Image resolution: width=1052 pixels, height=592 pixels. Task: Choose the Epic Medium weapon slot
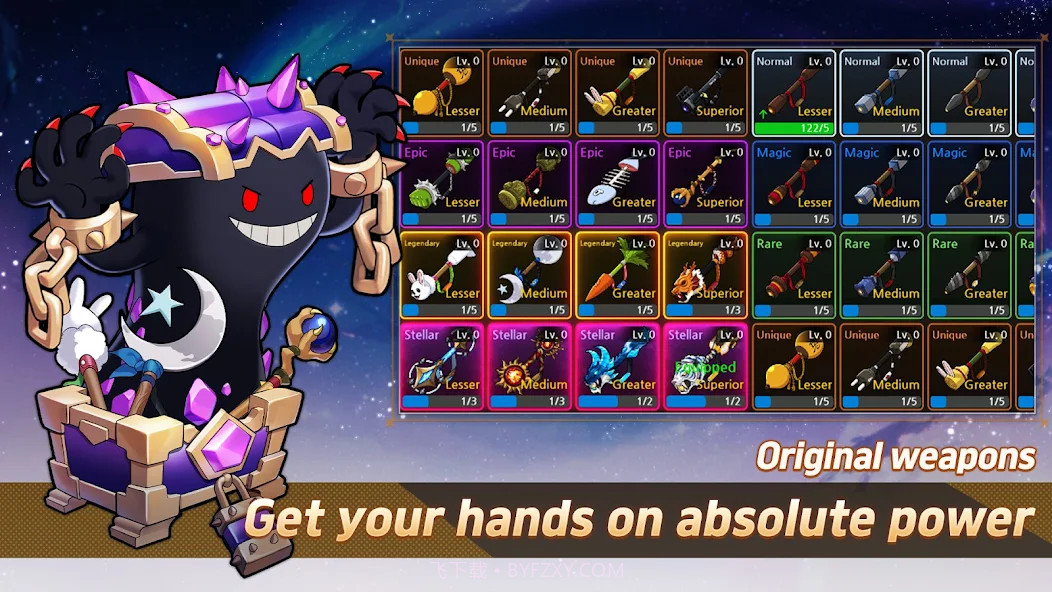pos(530,184)
